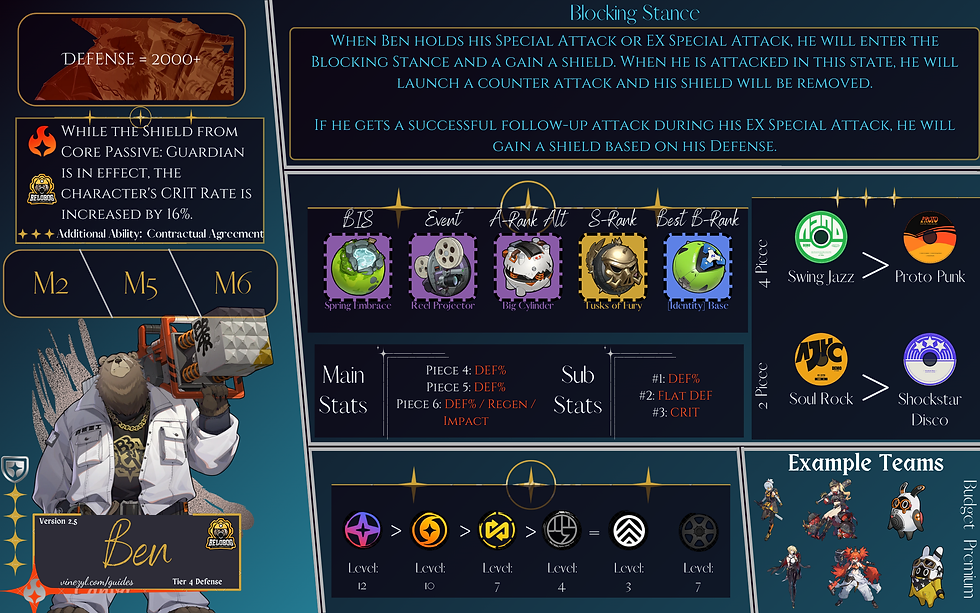Viewport: 980px width, 613px height.
Task: Pick the Soul Rock disc
Action: point(820,360)
